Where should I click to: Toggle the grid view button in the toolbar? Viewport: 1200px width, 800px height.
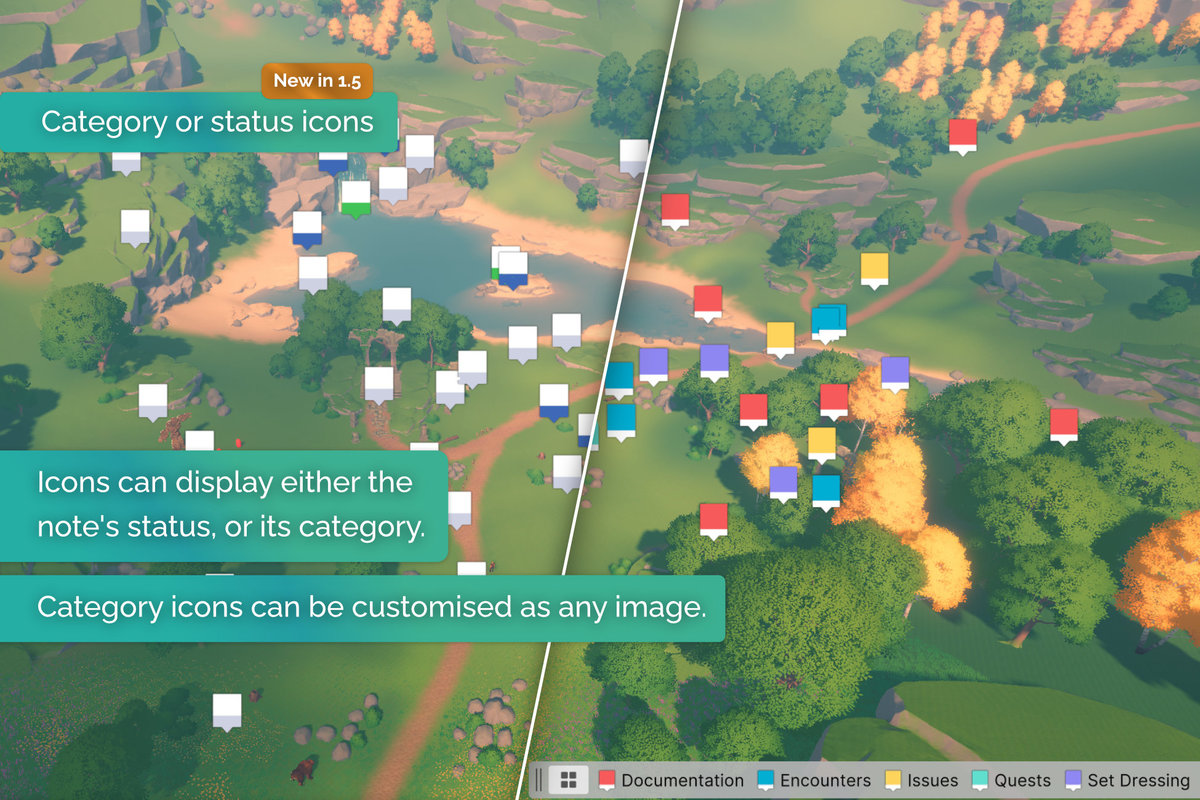568,780
